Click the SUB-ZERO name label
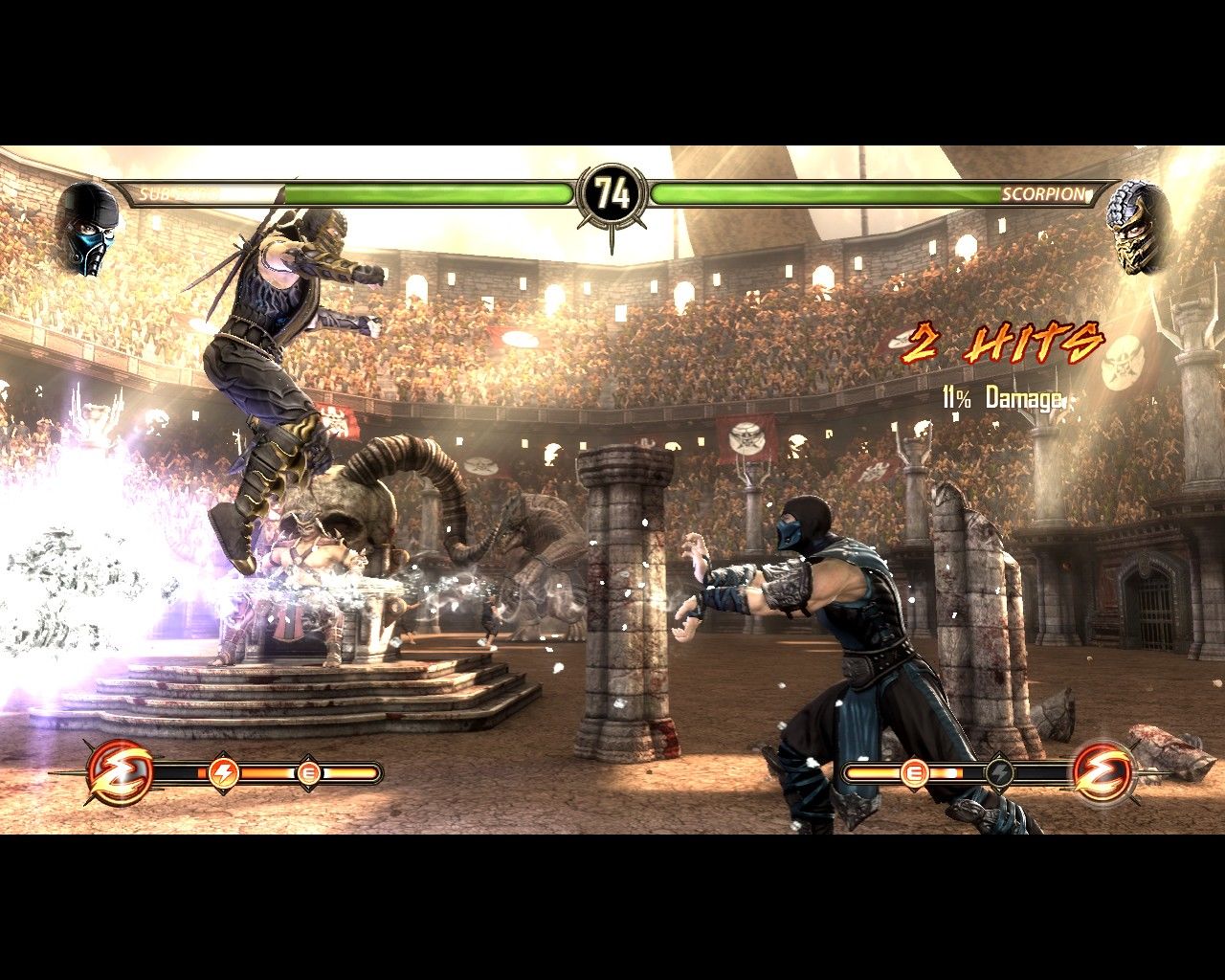The width and height of the screenshot is (1225, 980). click(175, 194)
